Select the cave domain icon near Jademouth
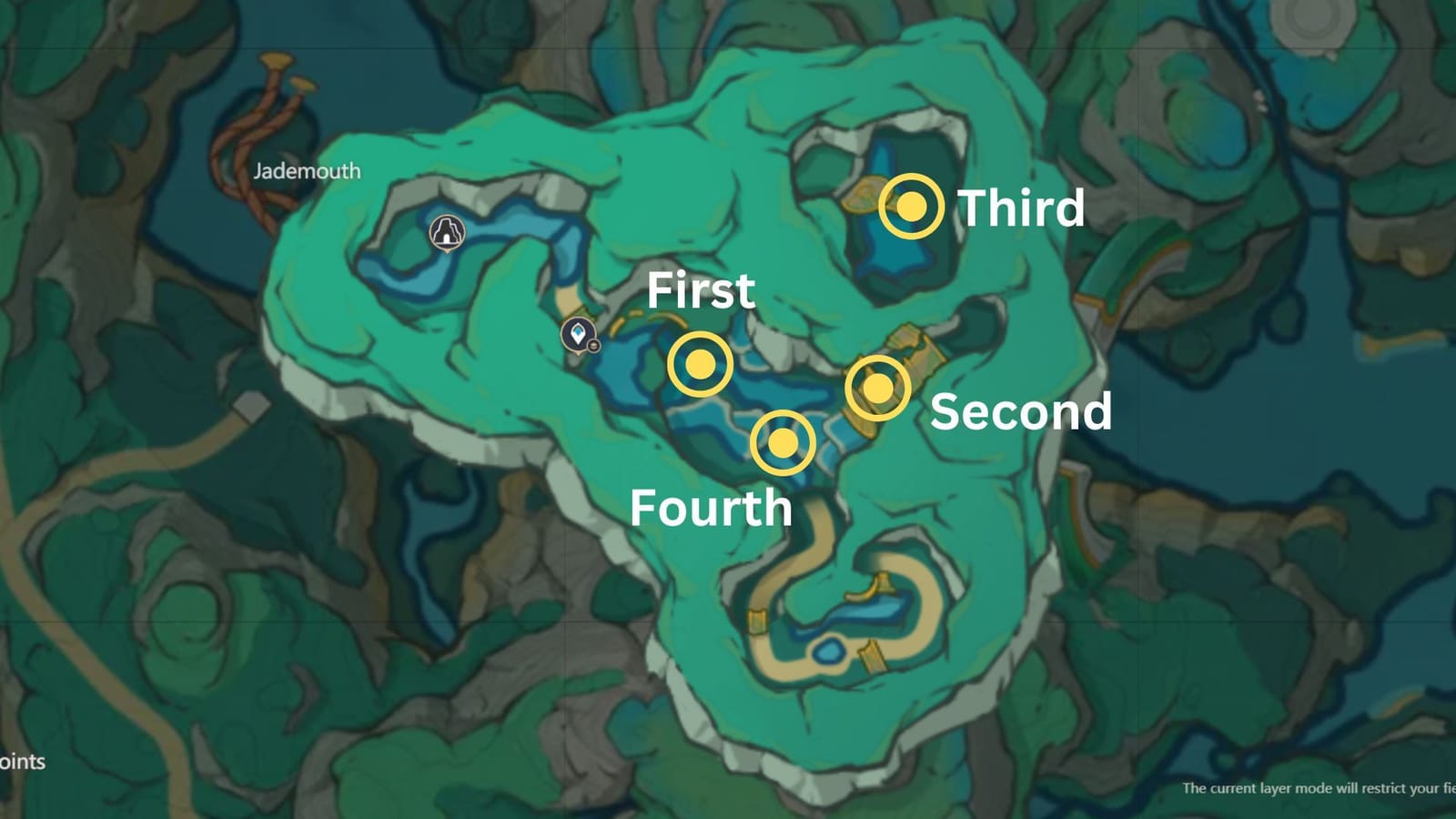Screen dimensions: 1456x819 click(x=445, y=229)
